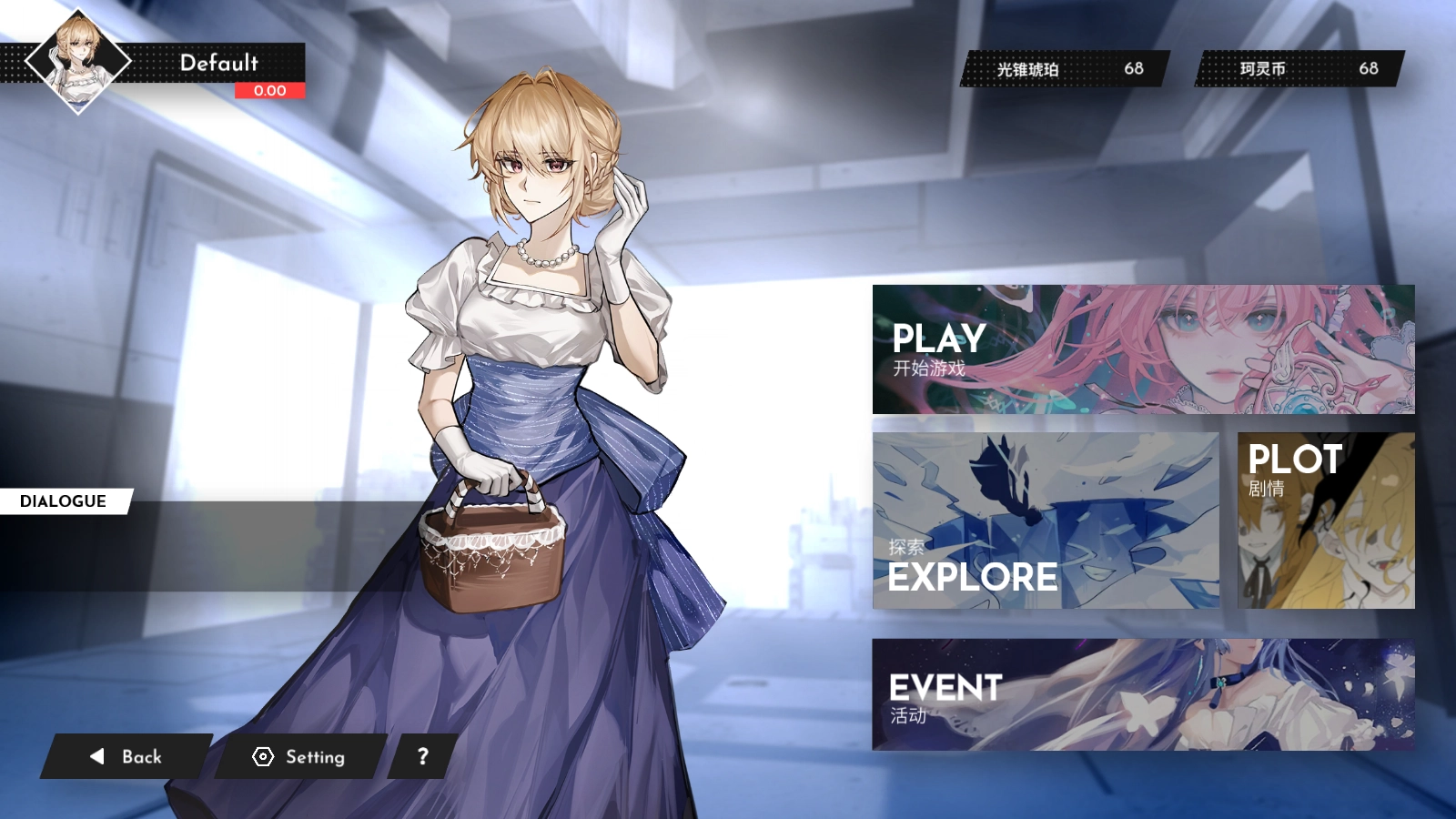Enter the EXPLORE mode tile
Viewport: 1456px width, 819px height.
pos(1046,521)
